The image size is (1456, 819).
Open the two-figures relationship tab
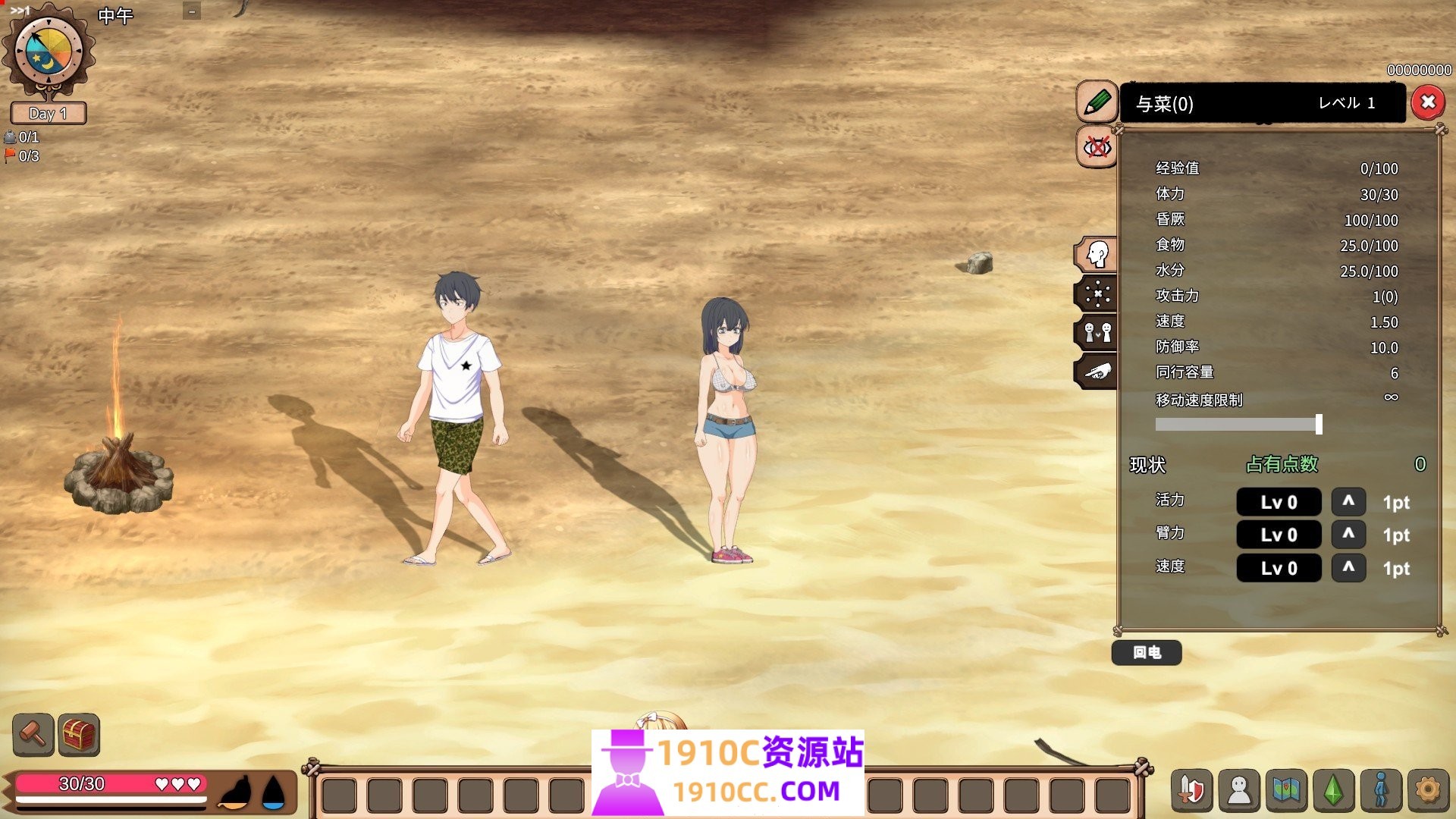pos(1097,332)
